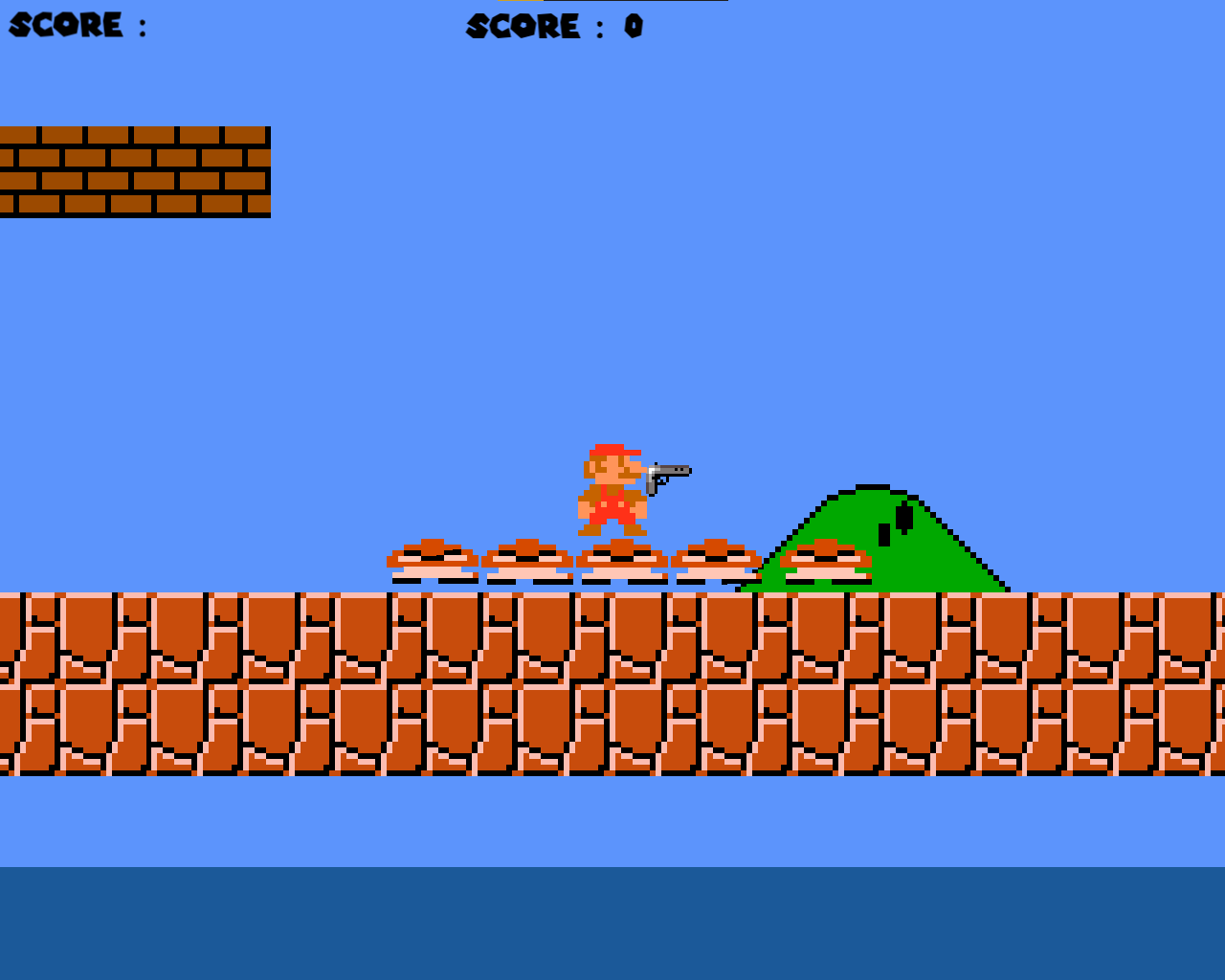Viewport: 1225px width, 980px height.
Task: Click the center SCORE : 0 counter
Action: point(555,27)
